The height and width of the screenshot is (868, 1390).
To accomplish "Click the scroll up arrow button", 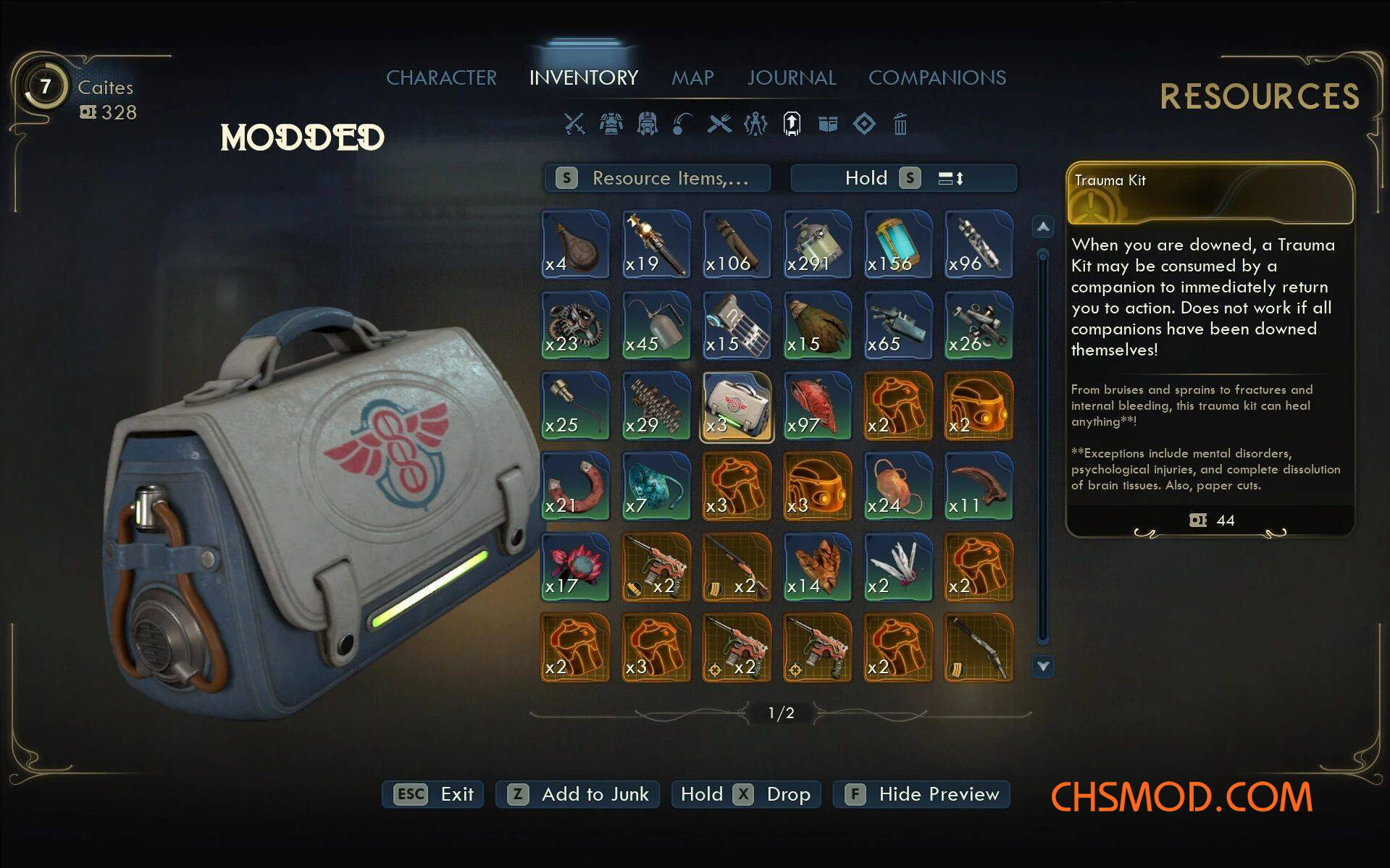I will [1042, 227].
